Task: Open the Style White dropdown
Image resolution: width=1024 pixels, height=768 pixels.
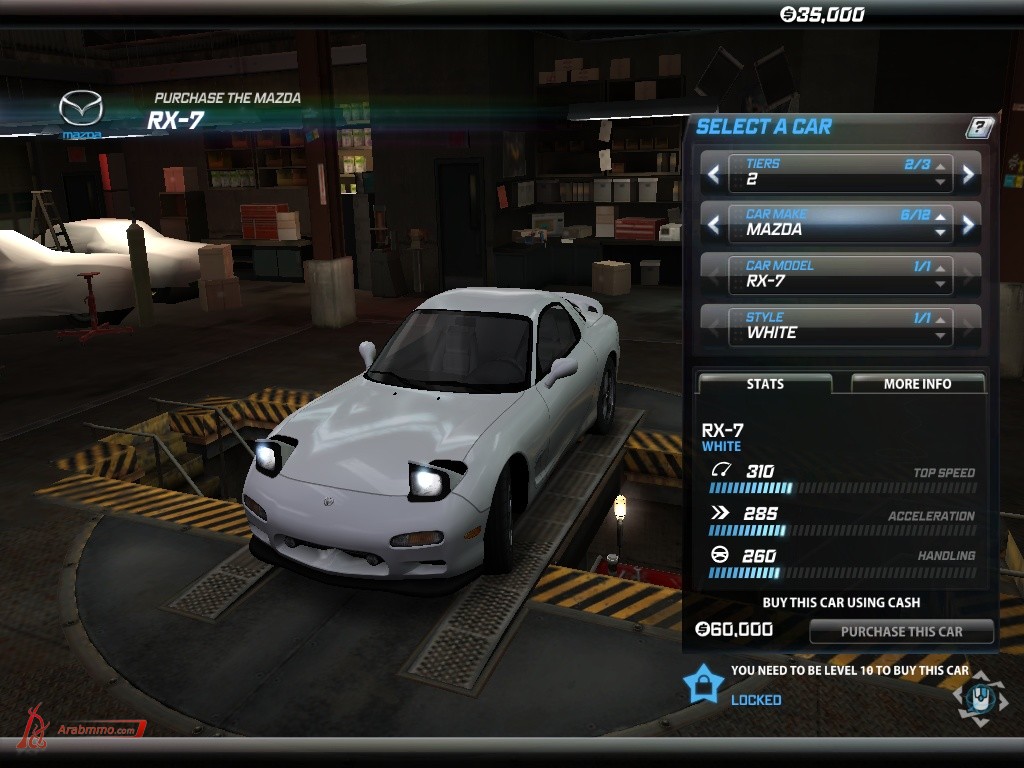Action: pyautogui.click(x=840, y=326)
